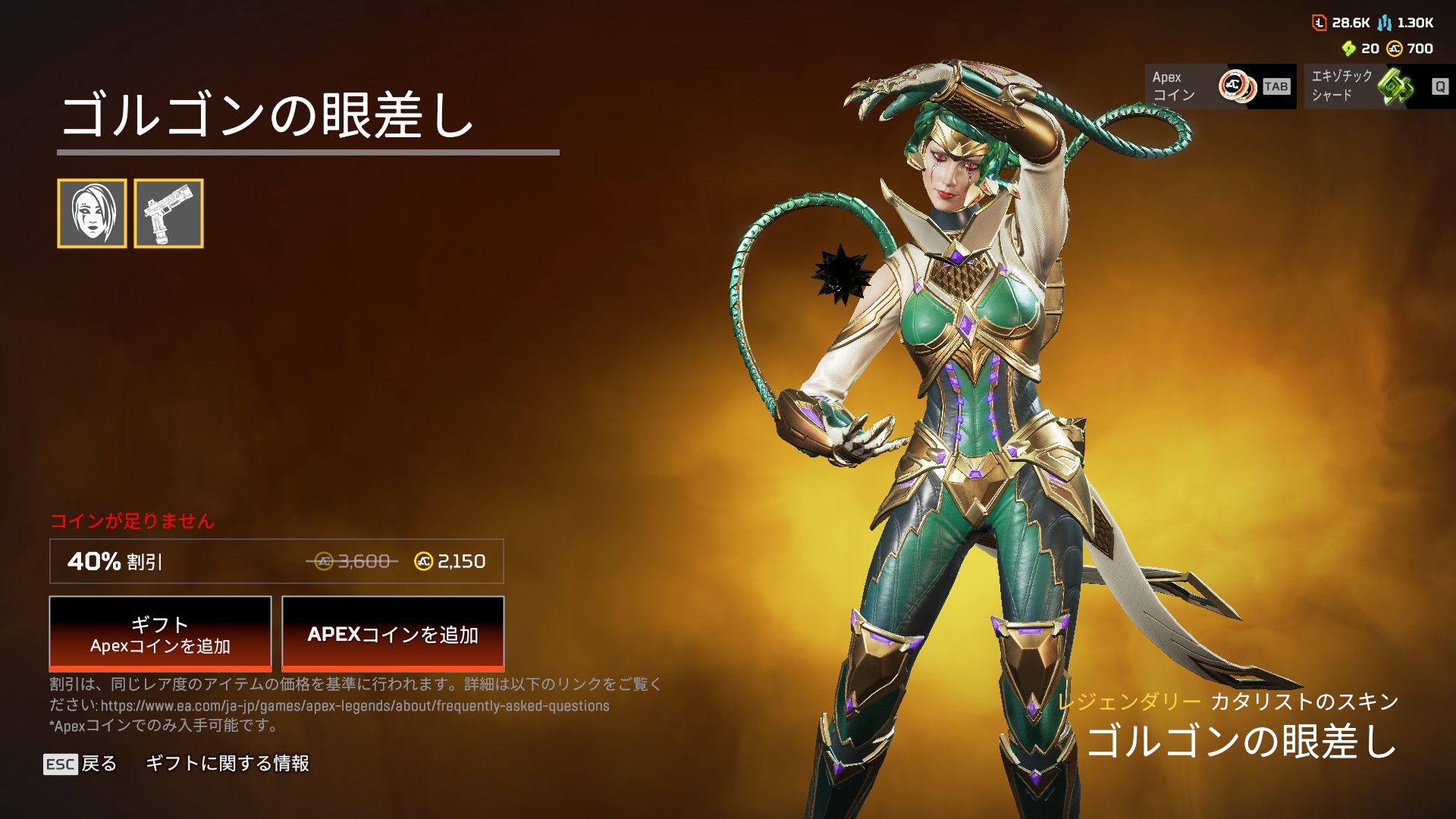Click the APEXコインを追加 button
The height and width of the screenshot is (819, 1456).
tap(393, 633)
